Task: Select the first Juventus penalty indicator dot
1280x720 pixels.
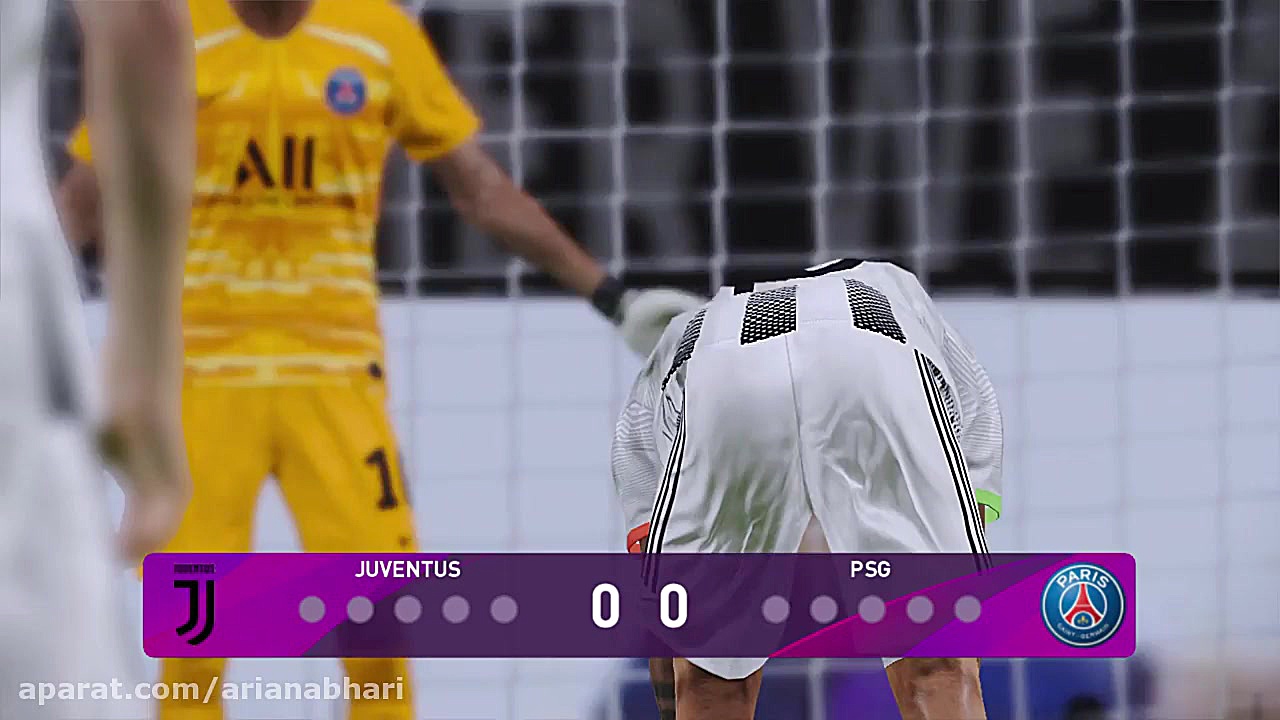Action: 313,608
